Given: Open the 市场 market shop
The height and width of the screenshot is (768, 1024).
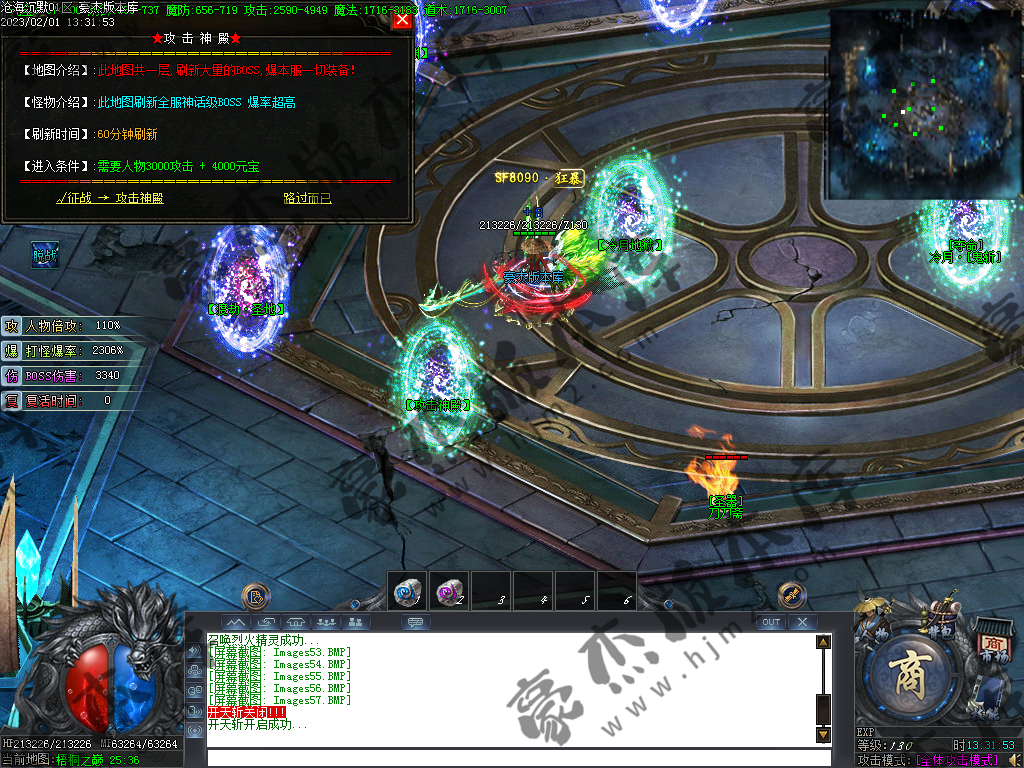Looking at the screenshot, I should click(992, 648).
